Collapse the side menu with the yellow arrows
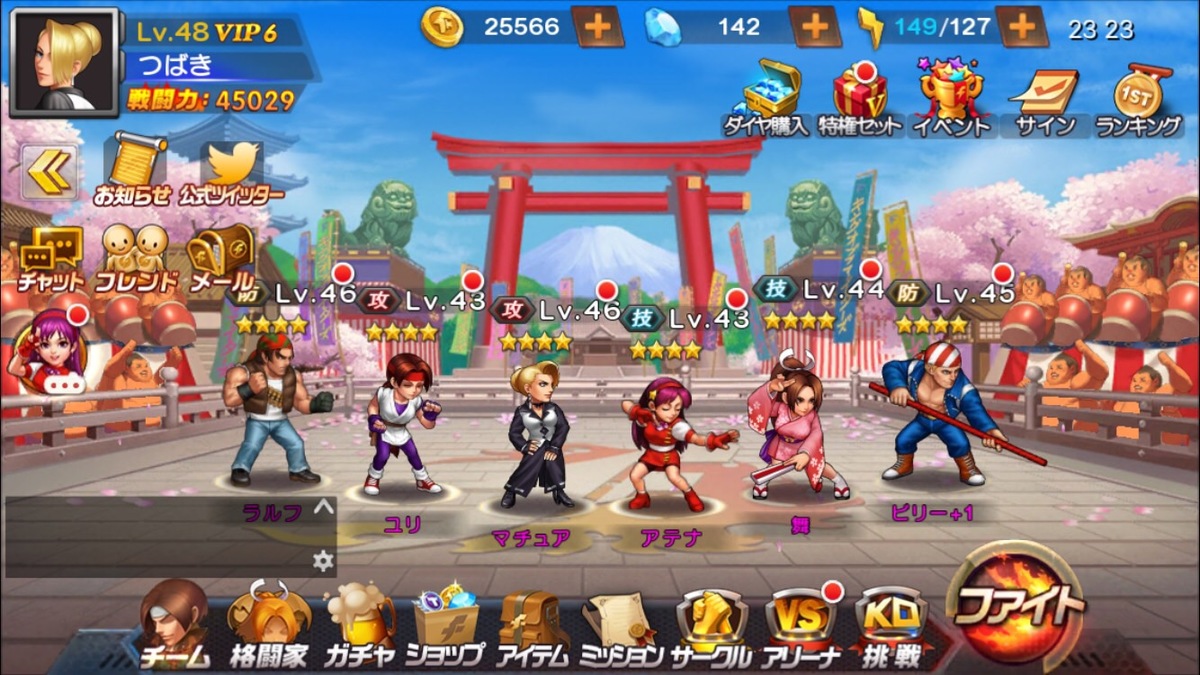The width and height of the screenshot is (1200, 675). point(49,171)
